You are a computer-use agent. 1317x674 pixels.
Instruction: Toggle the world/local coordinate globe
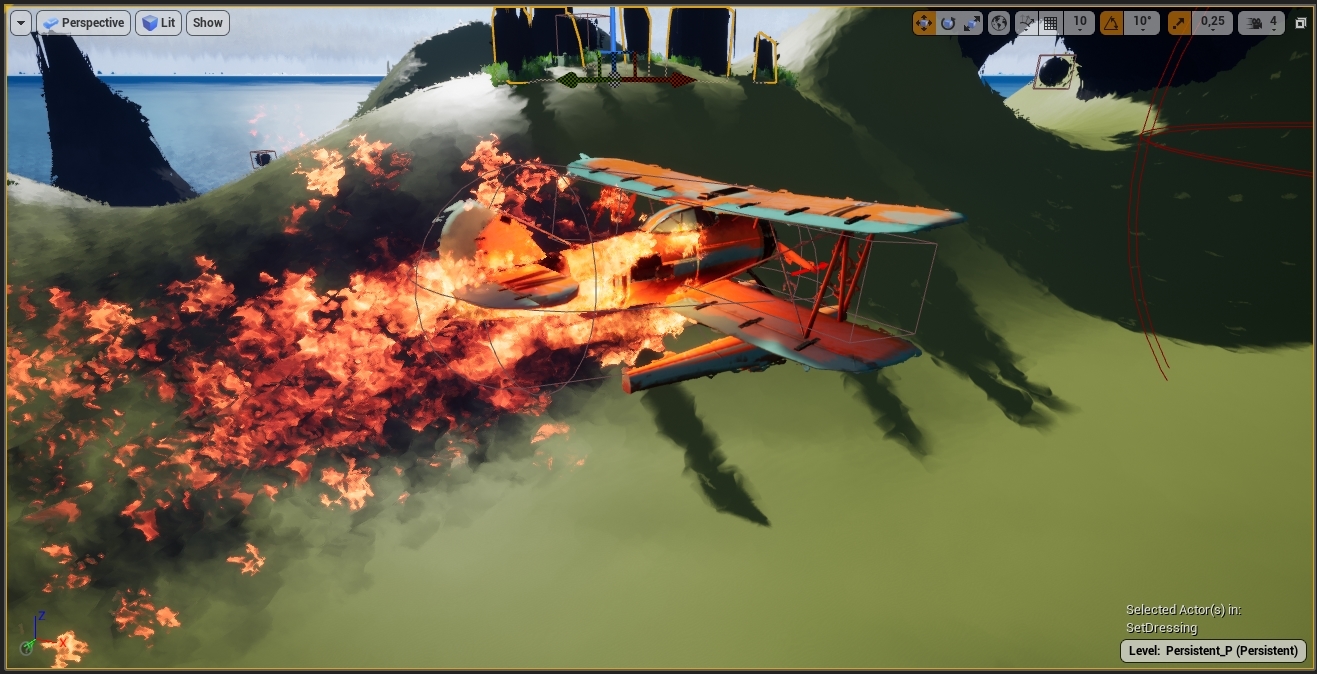999,22
